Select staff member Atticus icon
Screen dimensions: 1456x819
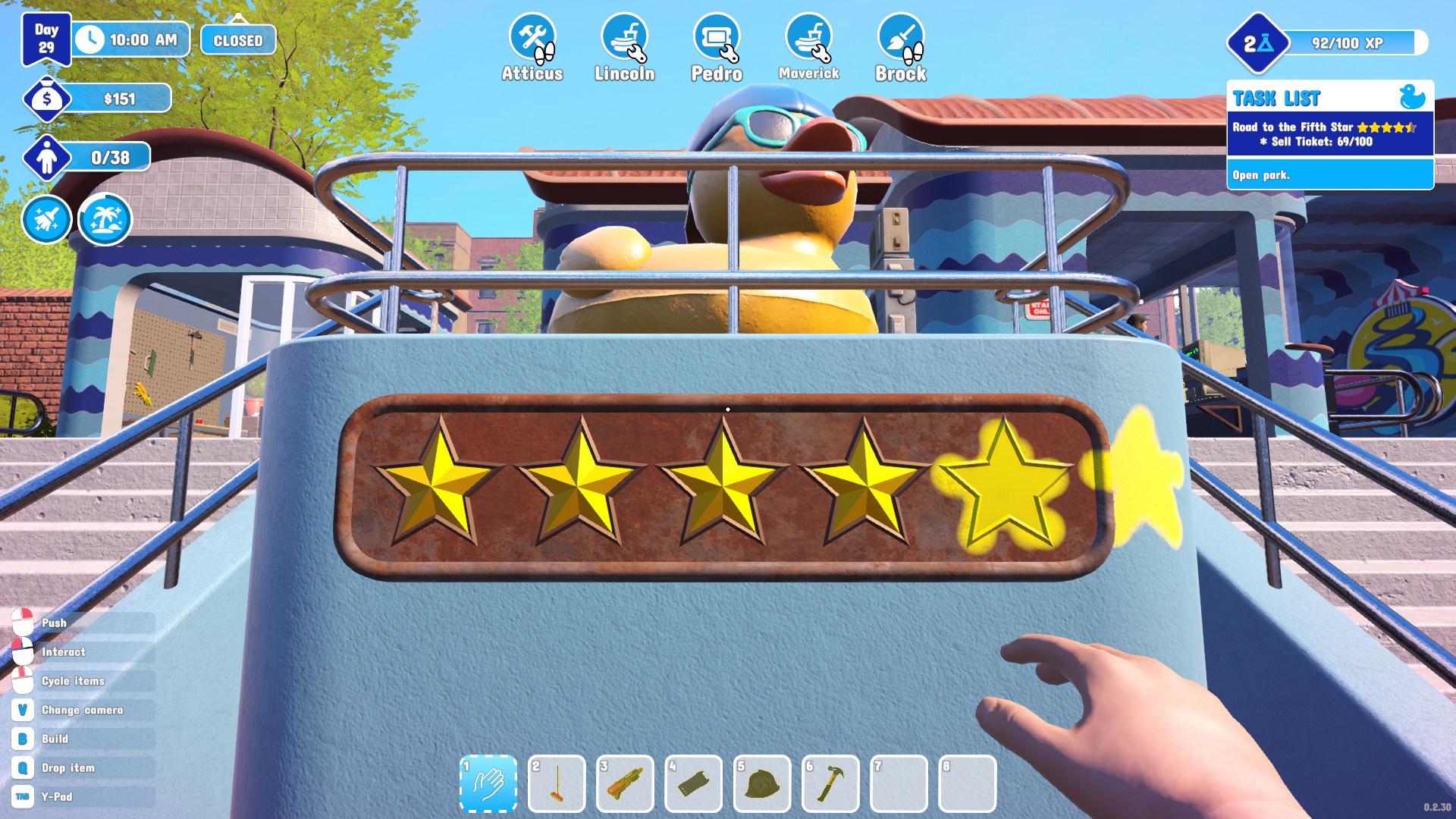(x=532, y=38)
